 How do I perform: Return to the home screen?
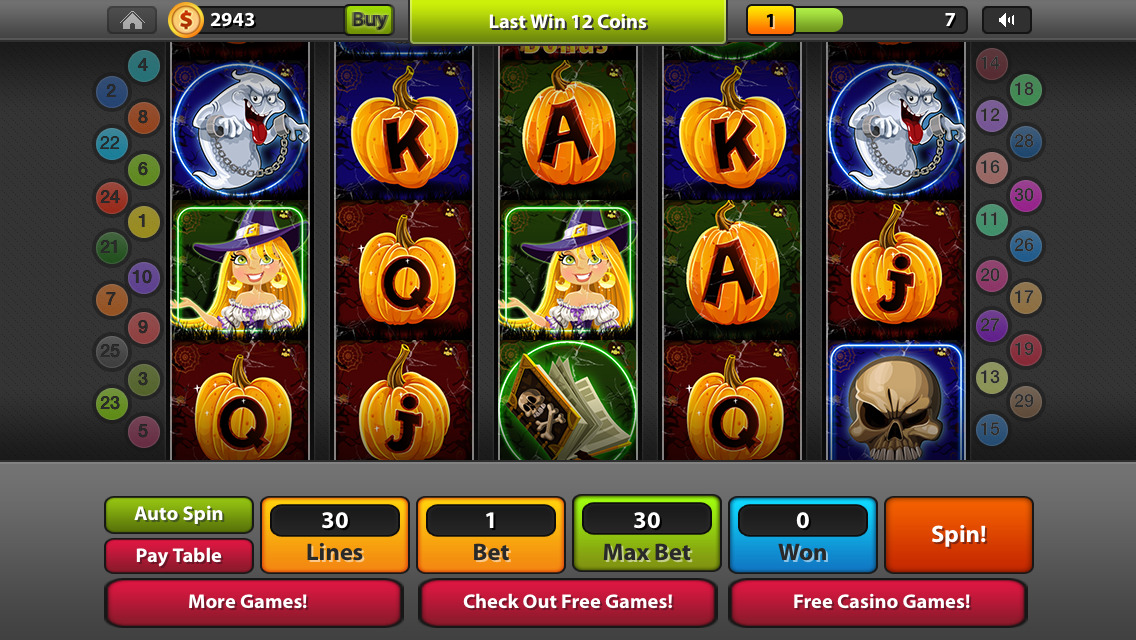132,20
